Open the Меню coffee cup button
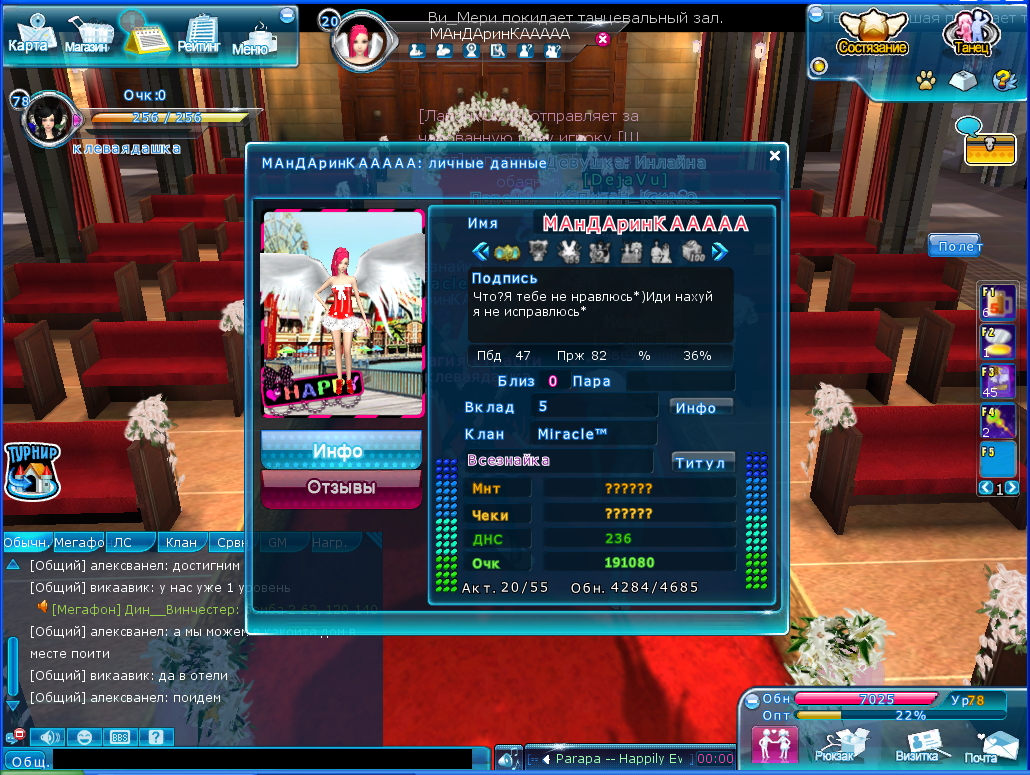The image size is (1030, 775). pyautogui.click(x=251, y=37)
